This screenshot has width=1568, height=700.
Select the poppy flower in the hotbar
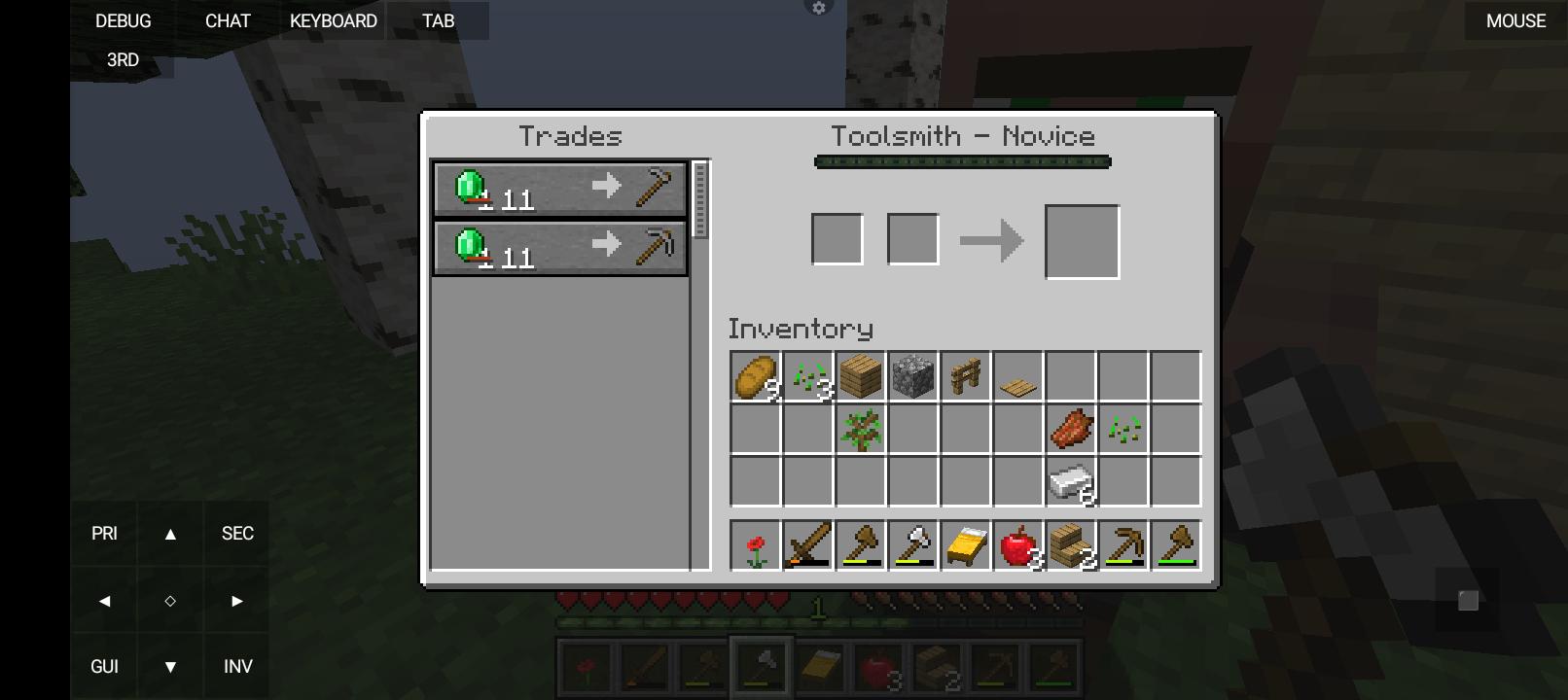point(755,544)
